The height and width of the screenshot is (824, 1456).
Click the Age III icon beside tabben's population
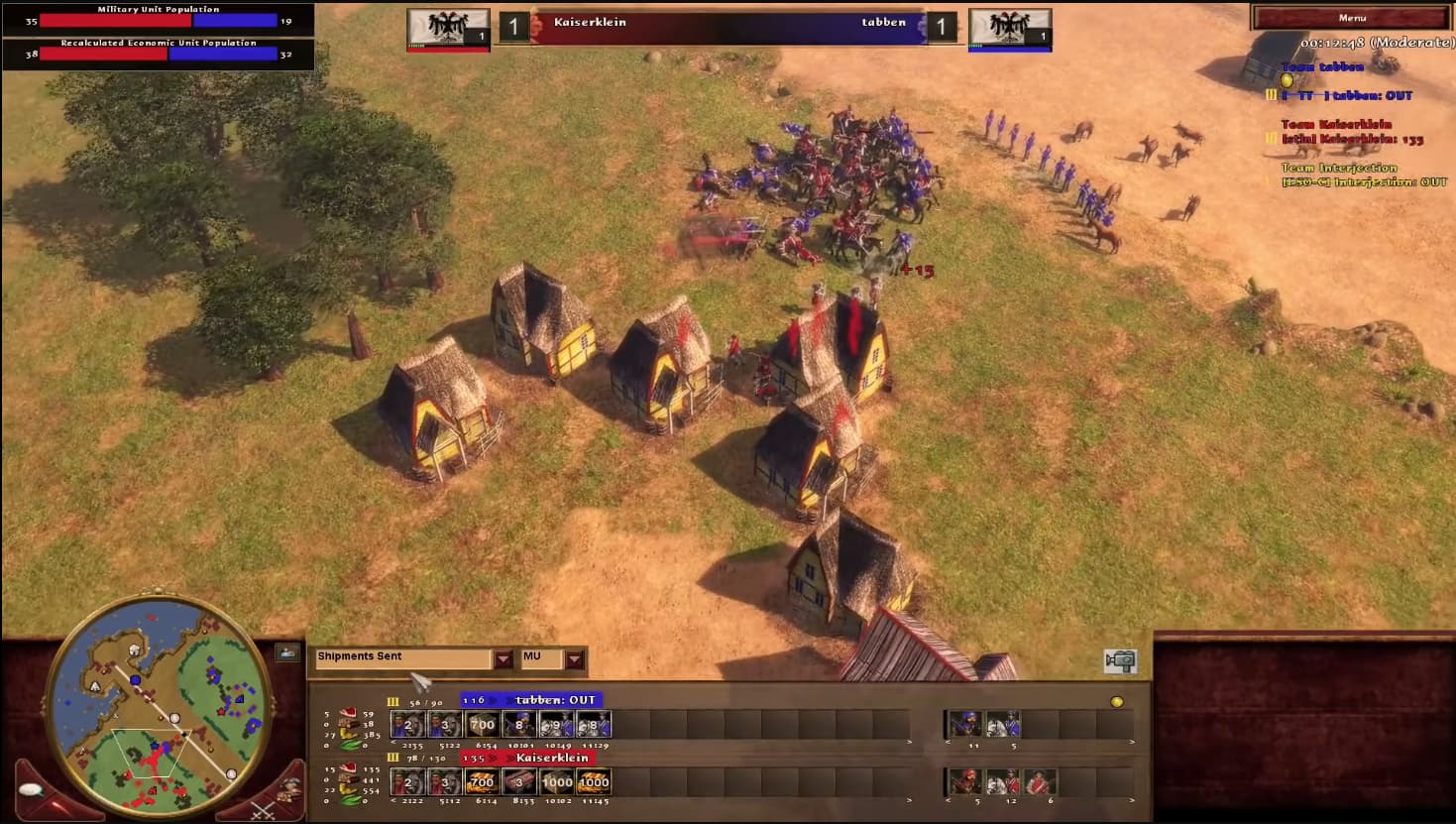coord(392,701)
